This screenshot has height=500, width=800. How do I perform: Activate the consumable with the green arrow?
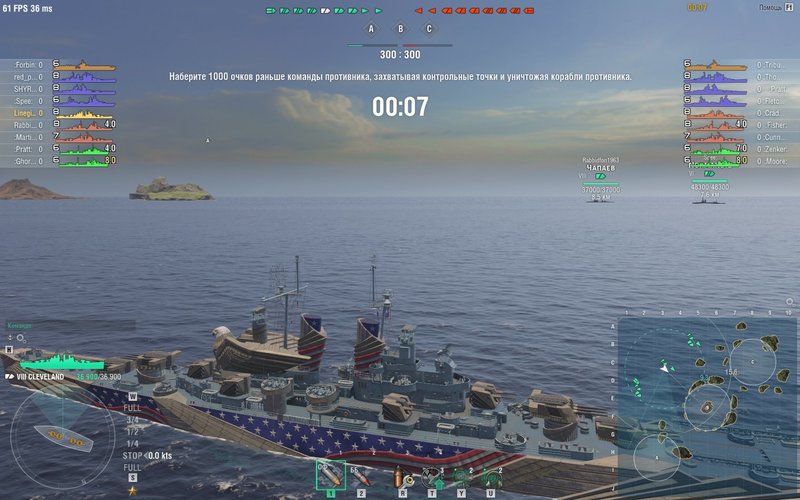433,476
